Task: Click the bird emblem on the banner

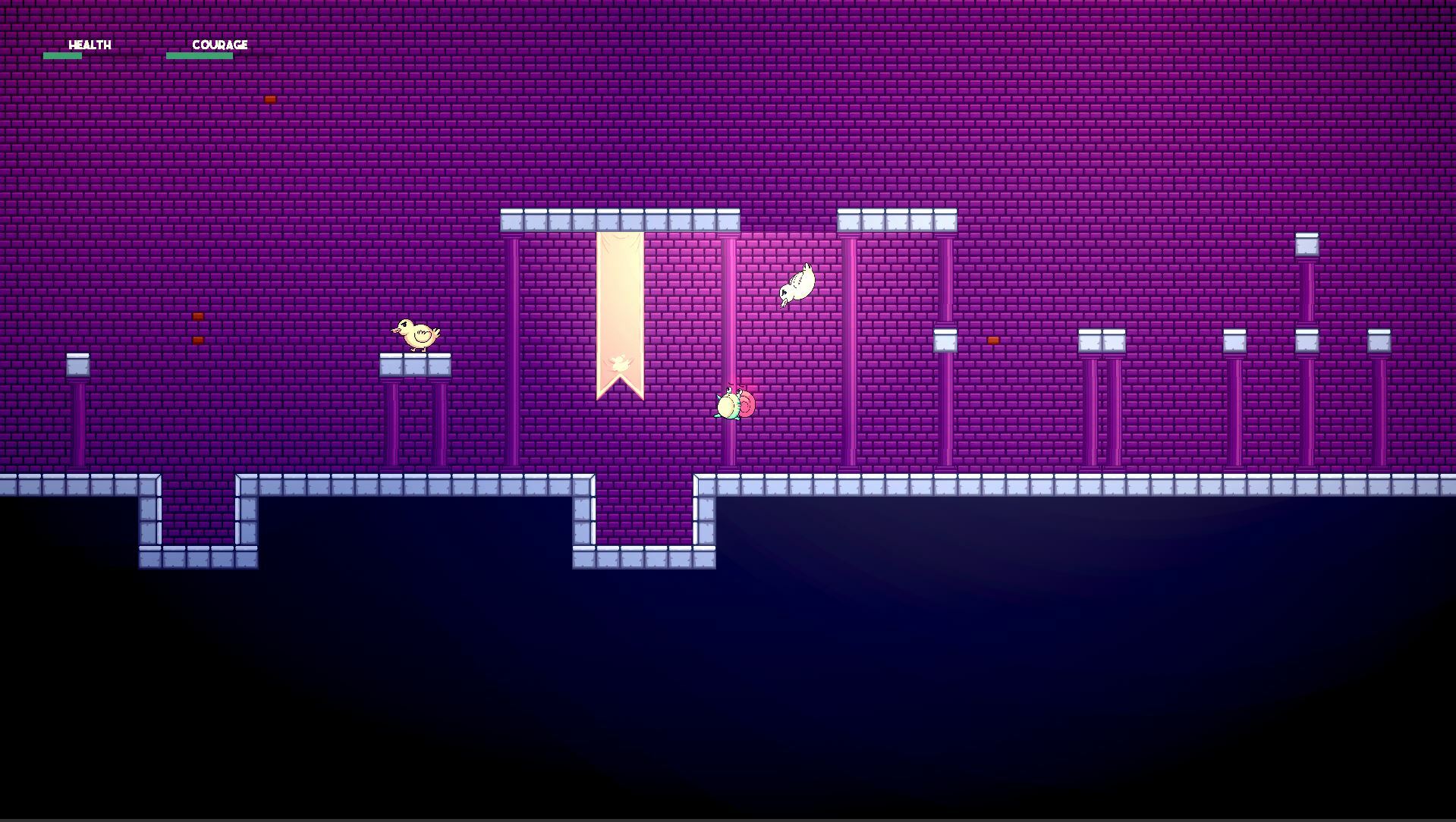Action: 618,364
